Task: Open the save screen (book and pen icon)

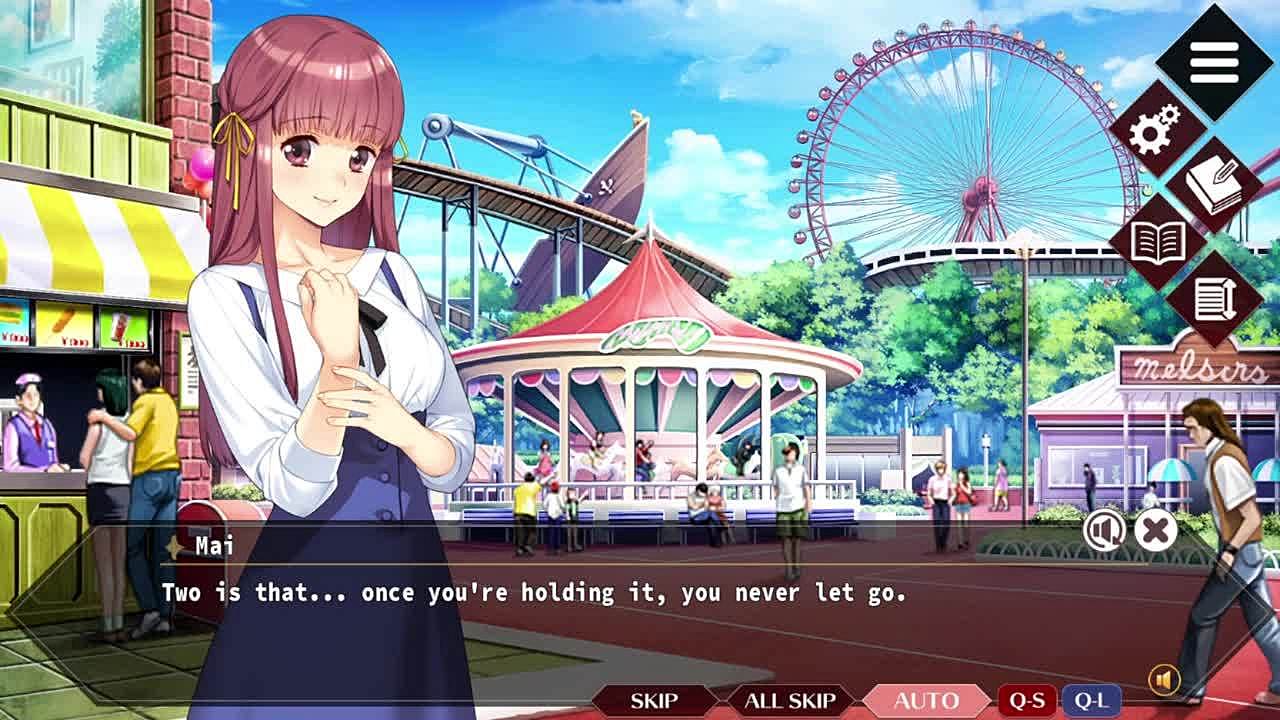Action: coord(1215,185)
